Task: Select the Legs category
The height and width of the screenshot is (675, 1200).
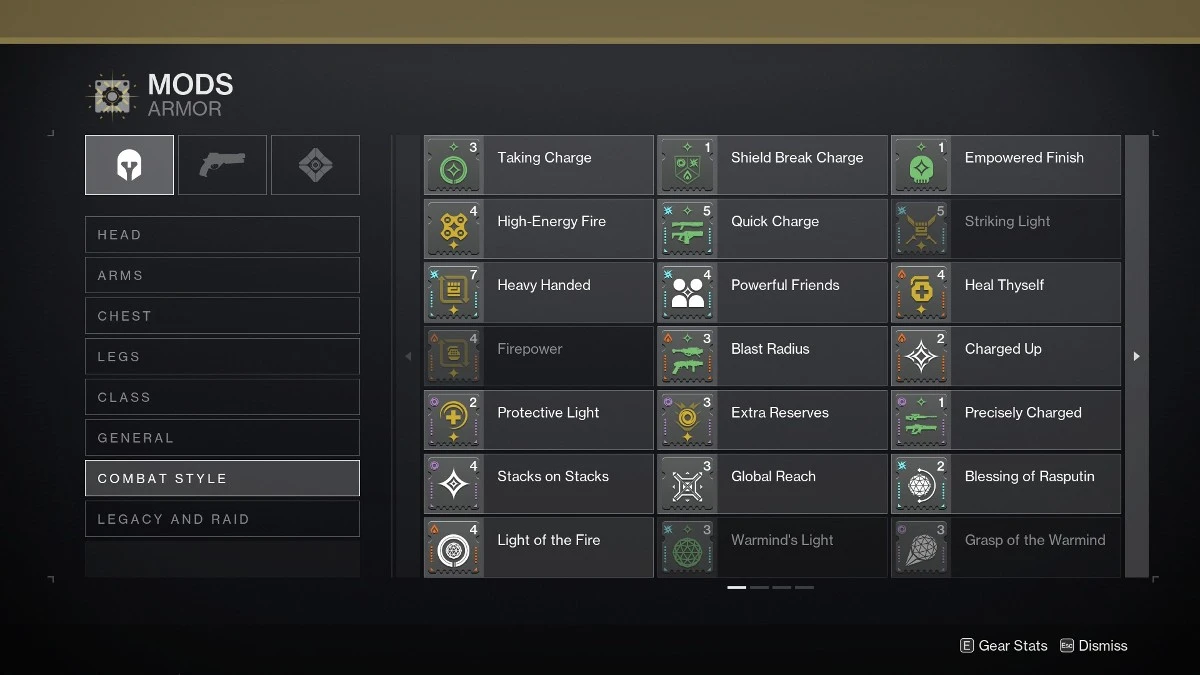Action: [x=222, y=357]
